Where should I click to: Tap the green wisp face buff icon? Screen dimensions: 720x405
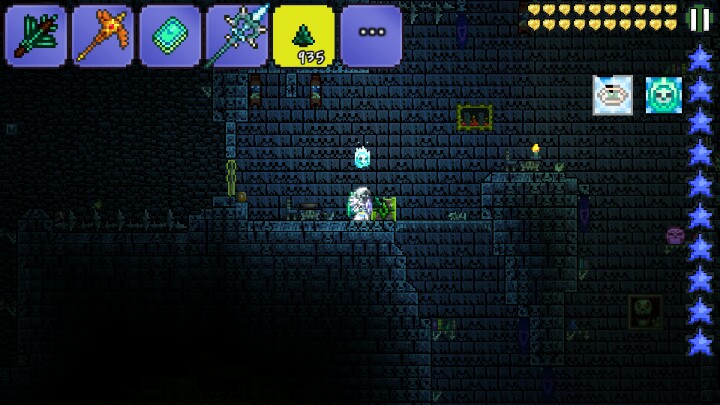pyautogui.click(x=664, y=95)
